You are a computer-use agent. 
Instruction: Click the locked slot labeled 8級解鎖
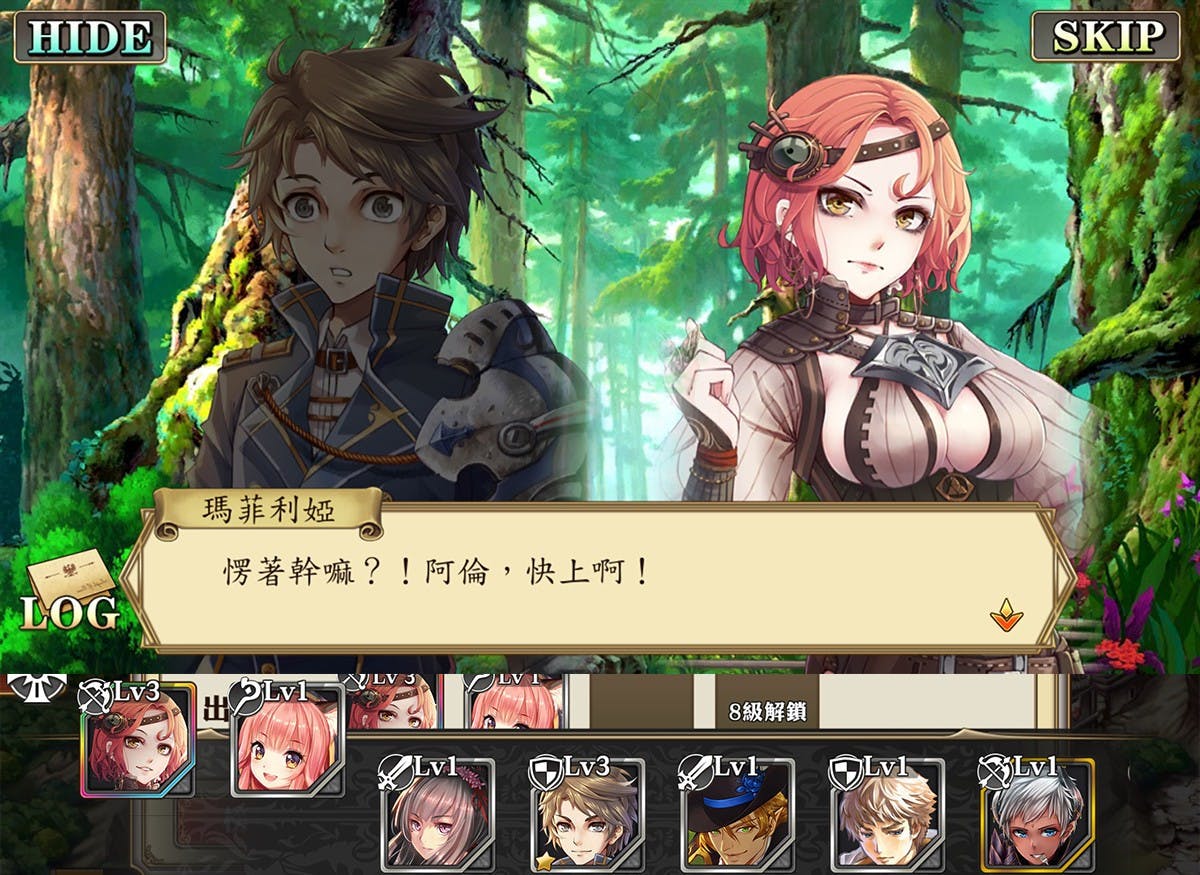768,711
